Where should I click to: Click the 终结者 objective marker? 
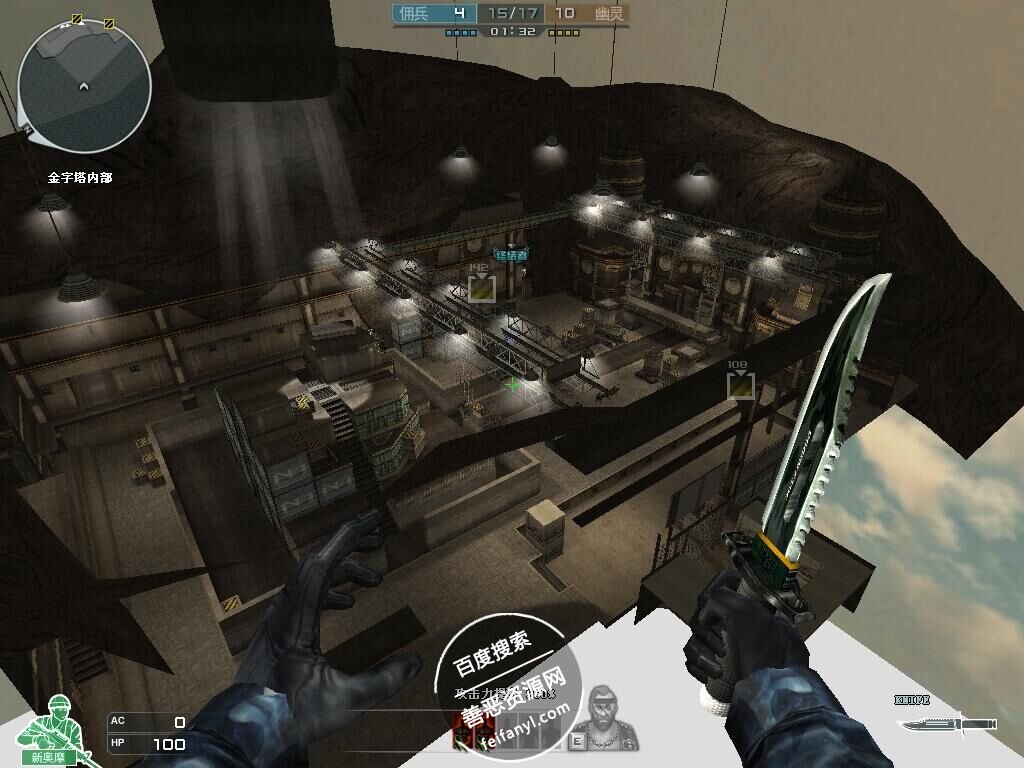pos(510,254)
